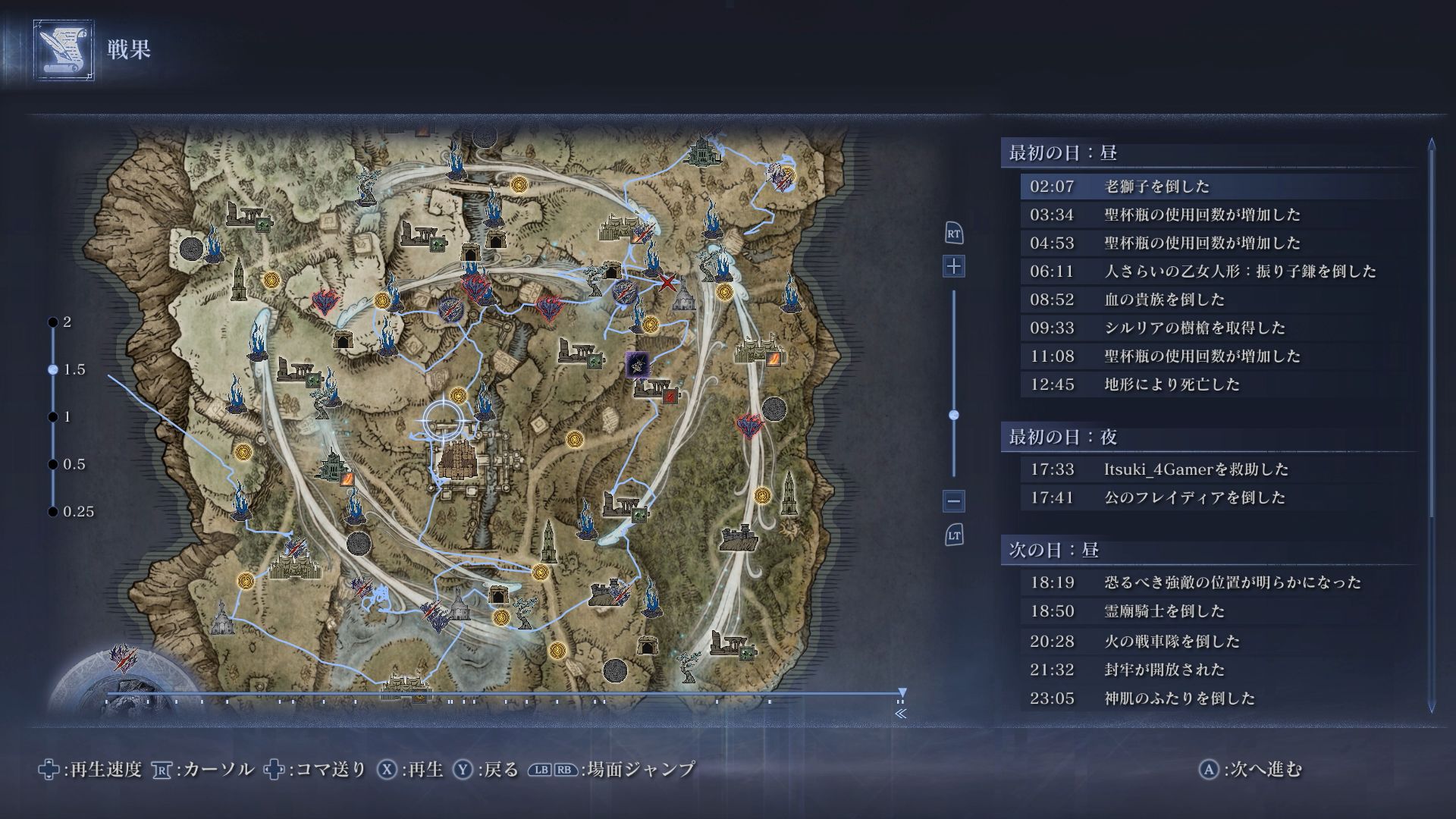The height and width of the screenshot is (819, 1456).
Task: Set playback speed to 1
Action: tap(53, 417)
